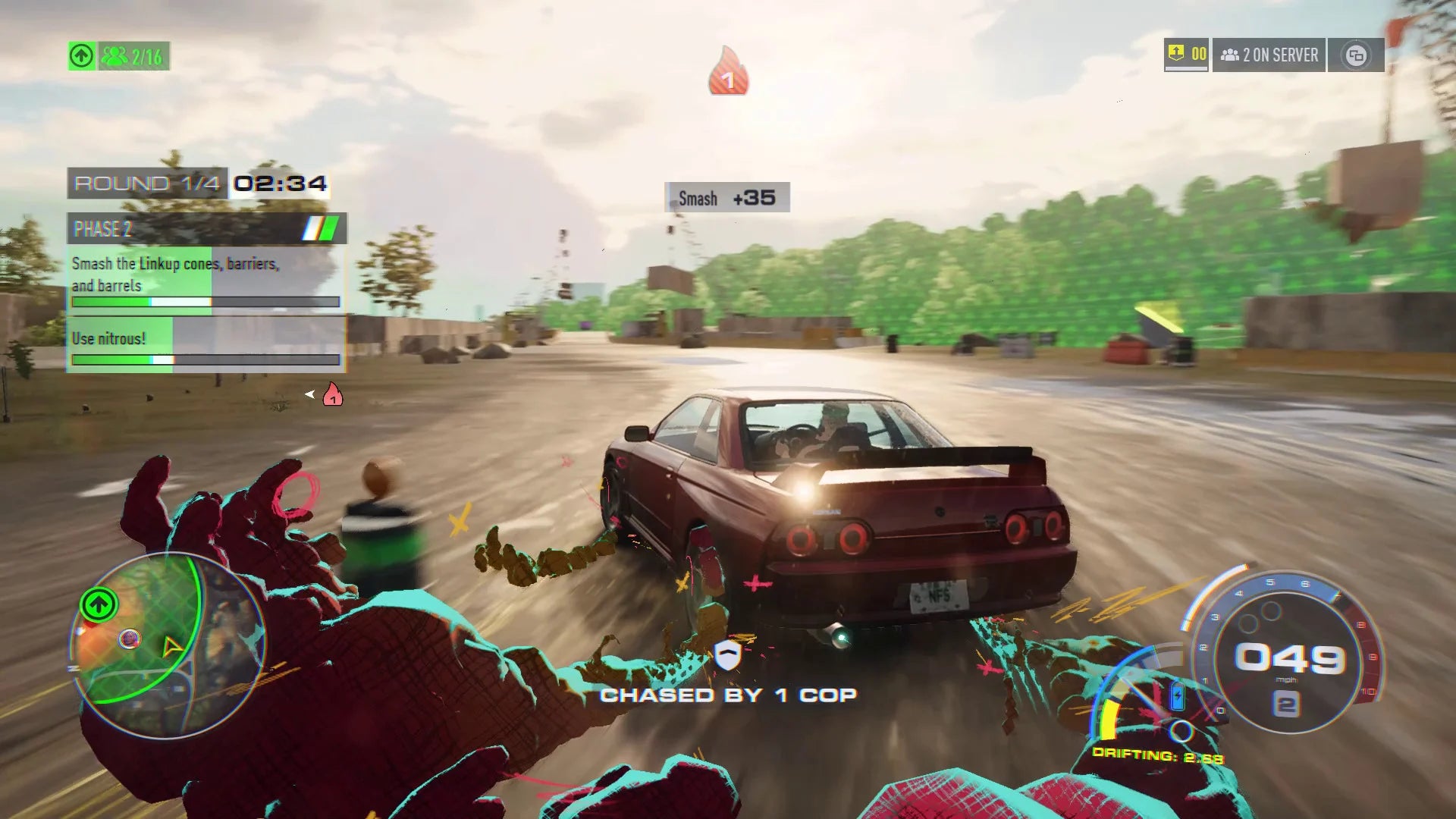Click the cop shield chase icon
1456x819 pixels.
click(x=728, y=654)
